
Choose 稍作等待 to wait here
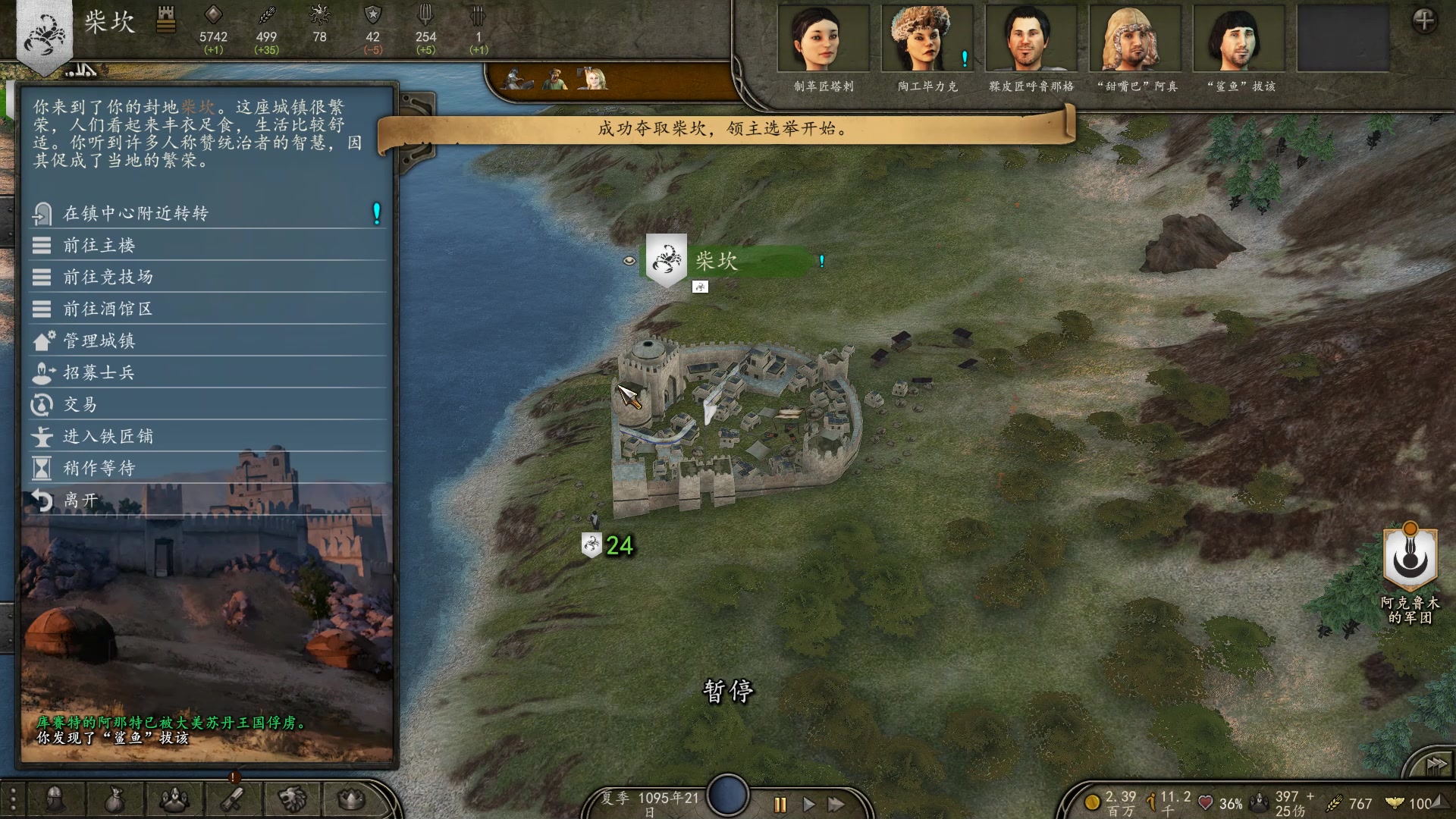pos(99,469)
